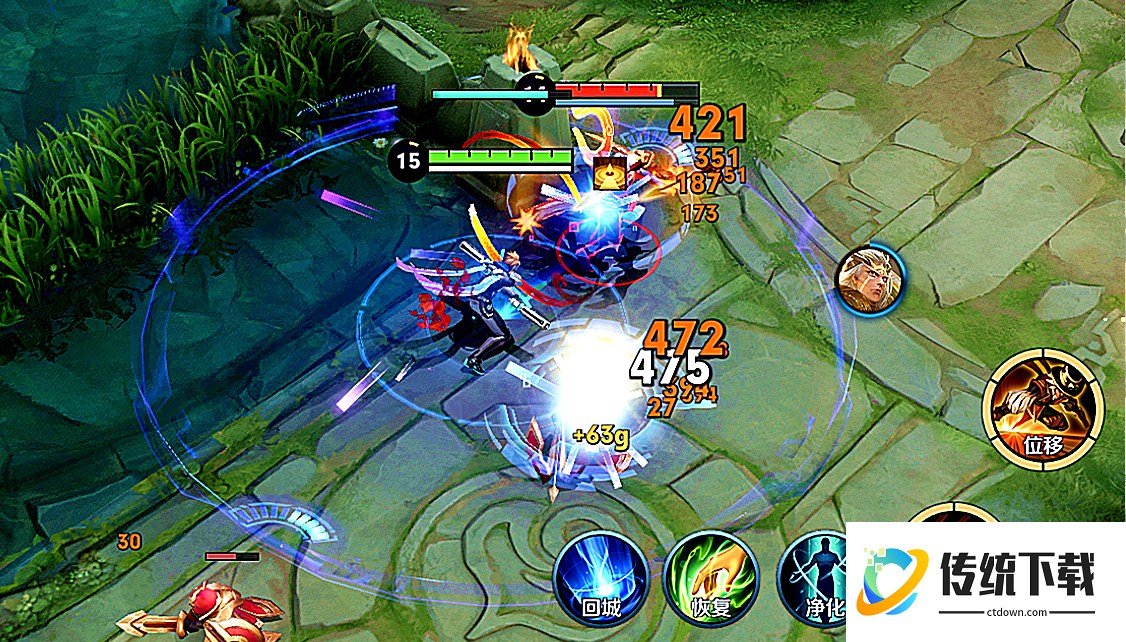Cast the 净化 purify spell
Viewport: 1126px width, 642px height.
[815, 580]
